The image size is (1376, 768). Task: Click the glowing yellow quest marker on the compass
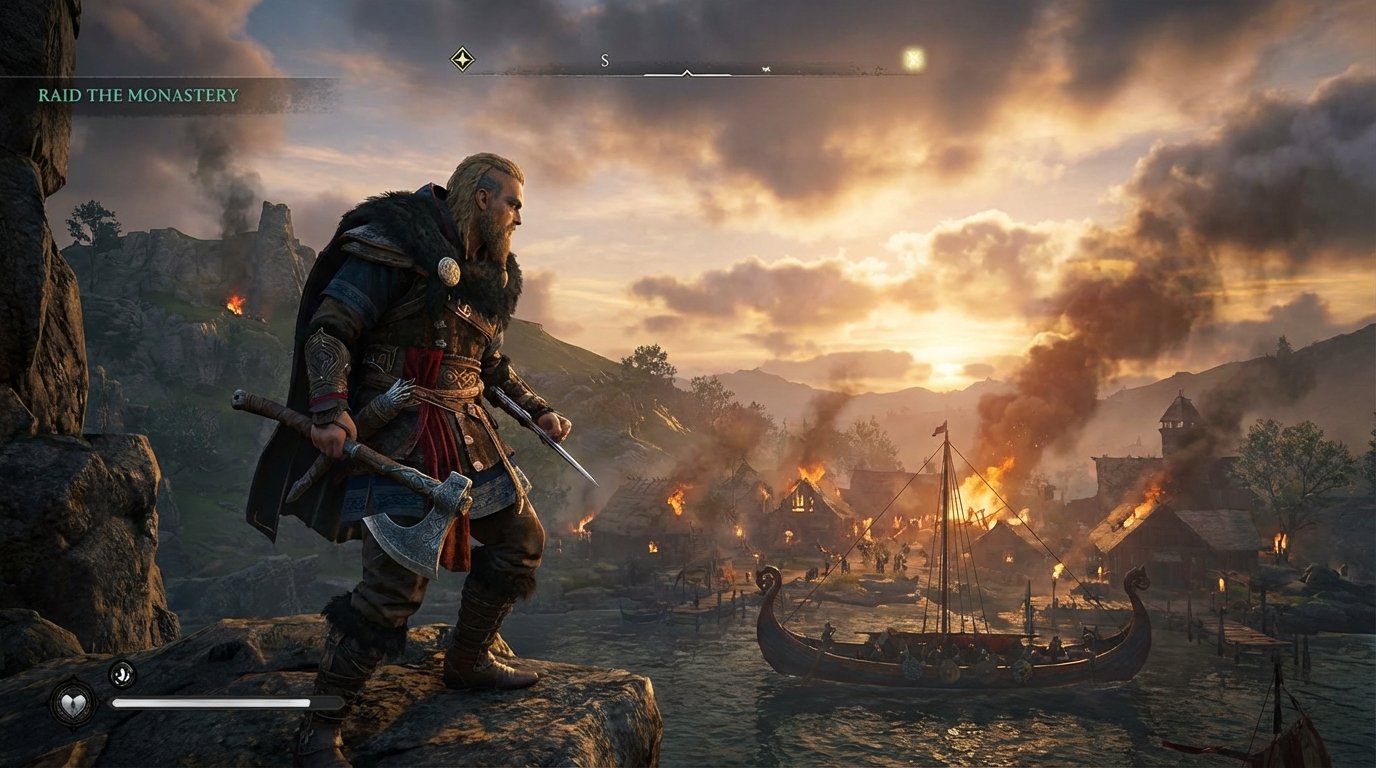tap(912, 59)
